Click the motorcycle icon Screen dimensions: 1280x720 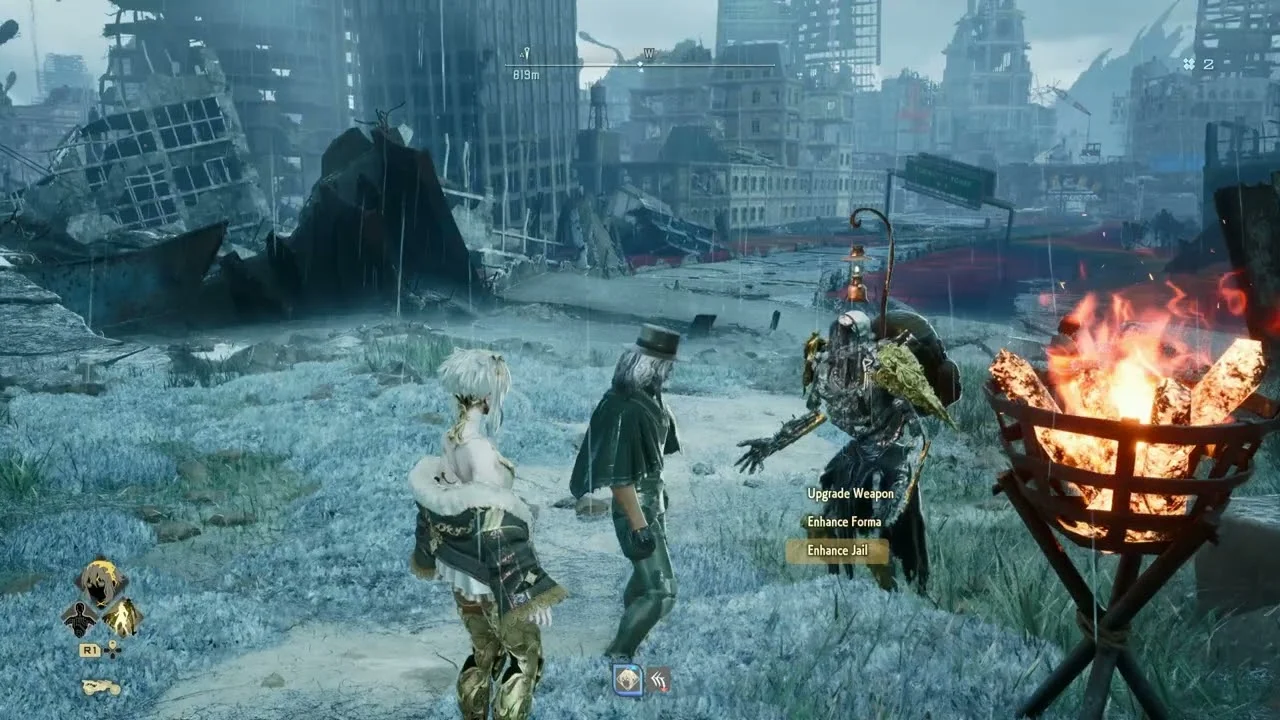100,687
